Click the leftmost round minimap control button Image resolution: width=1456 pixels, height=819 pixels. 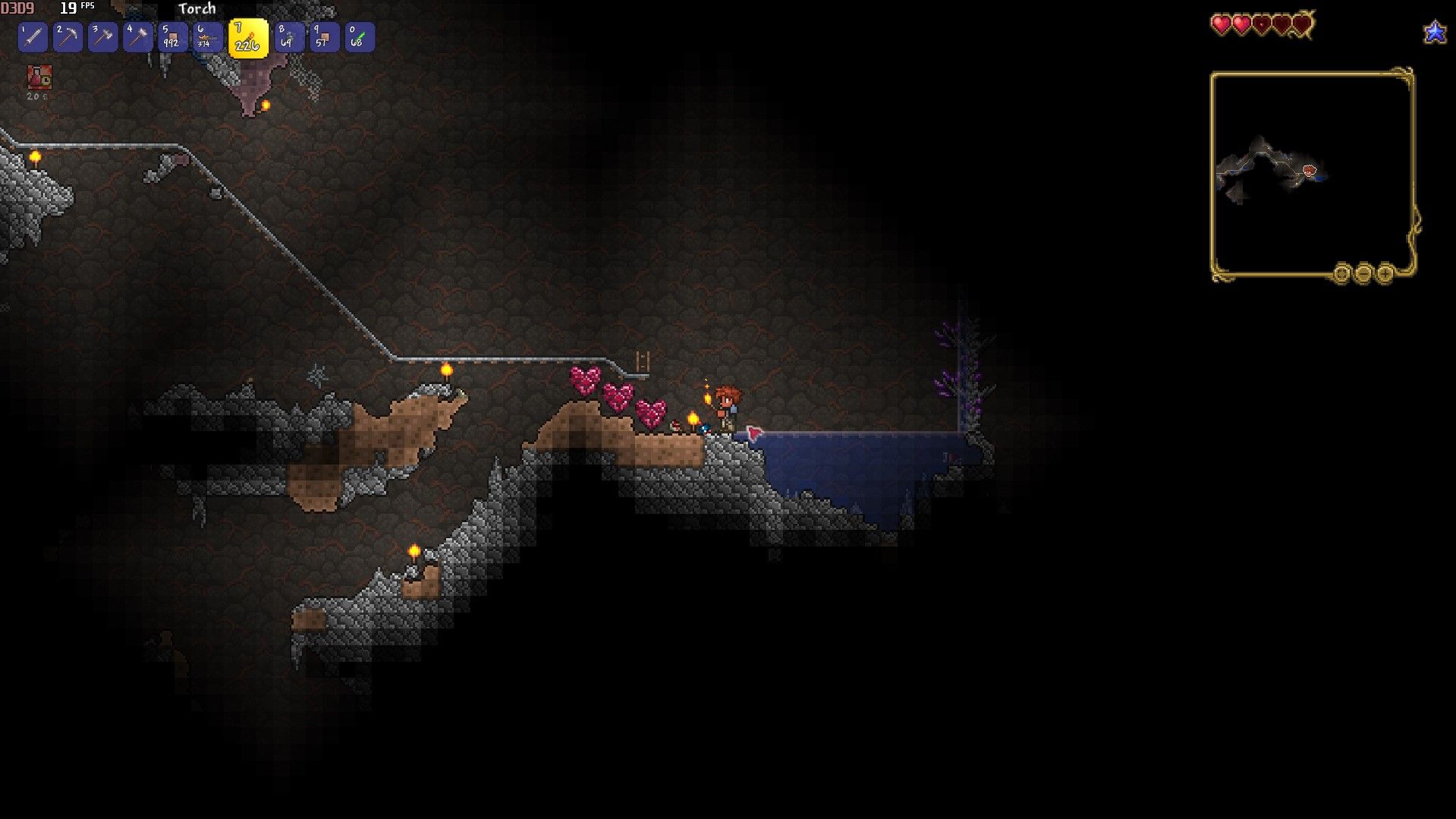1341,273
